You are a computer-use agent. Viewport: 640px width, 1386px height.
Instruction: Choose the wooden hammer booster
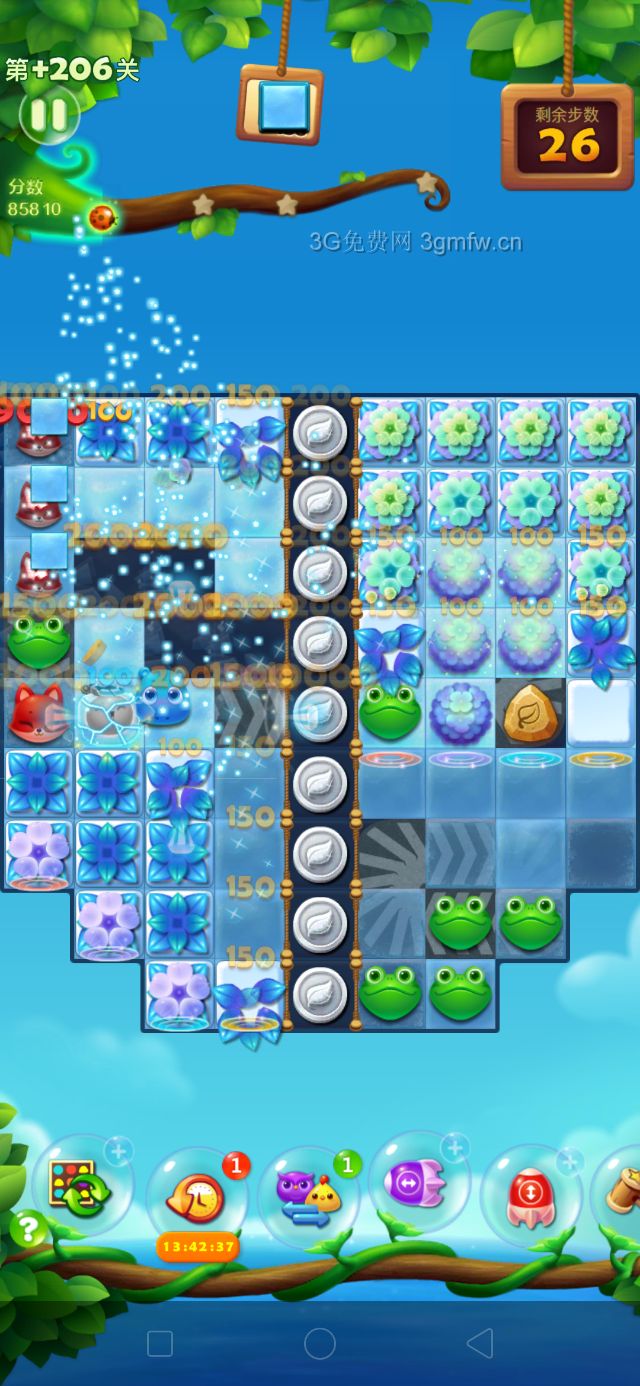(624, 1190)
